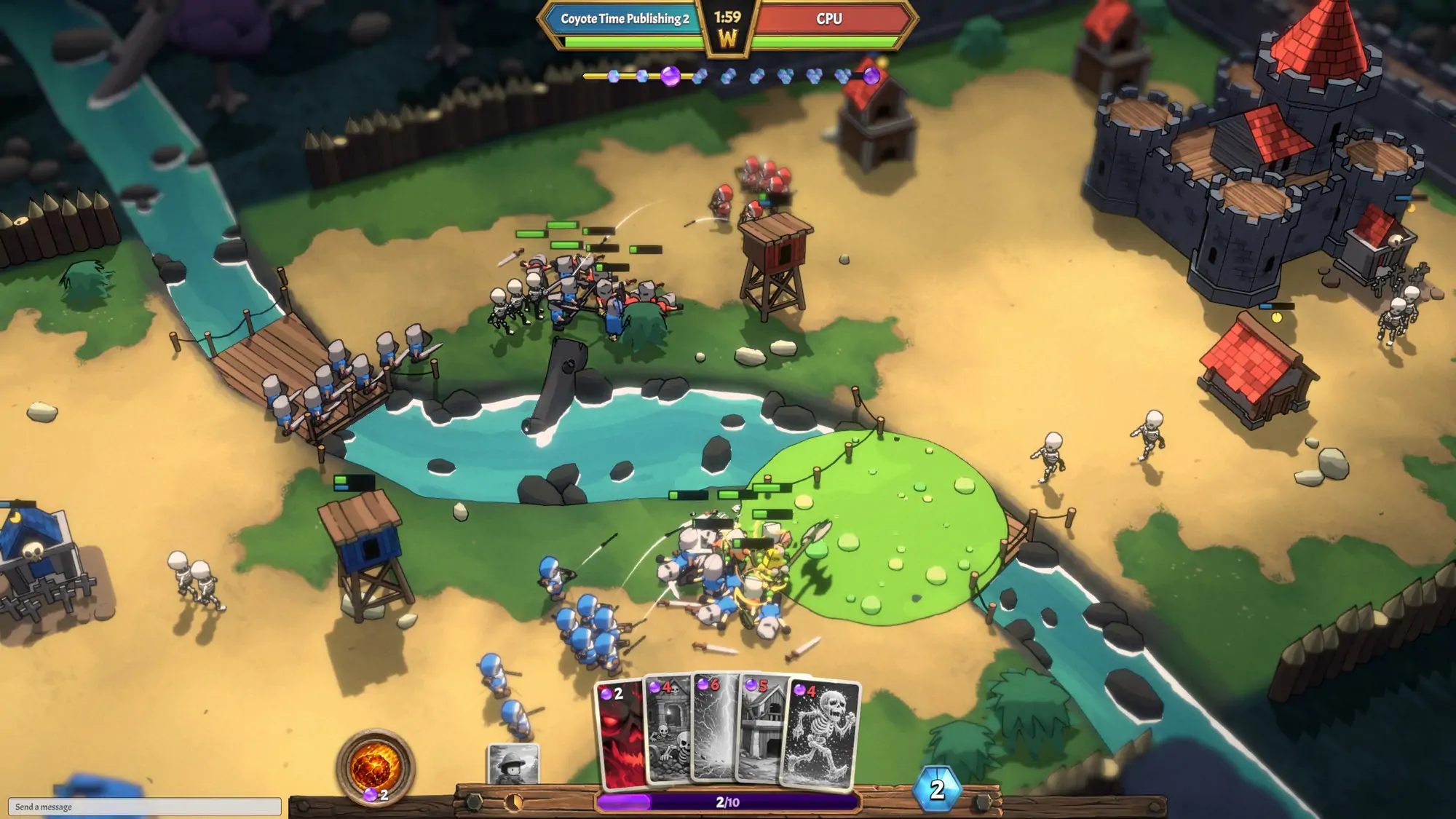The width and height of the screenshot is (1456, 819).
Task: Focus the Send a message chat box
Action: (x=144, y=807)
